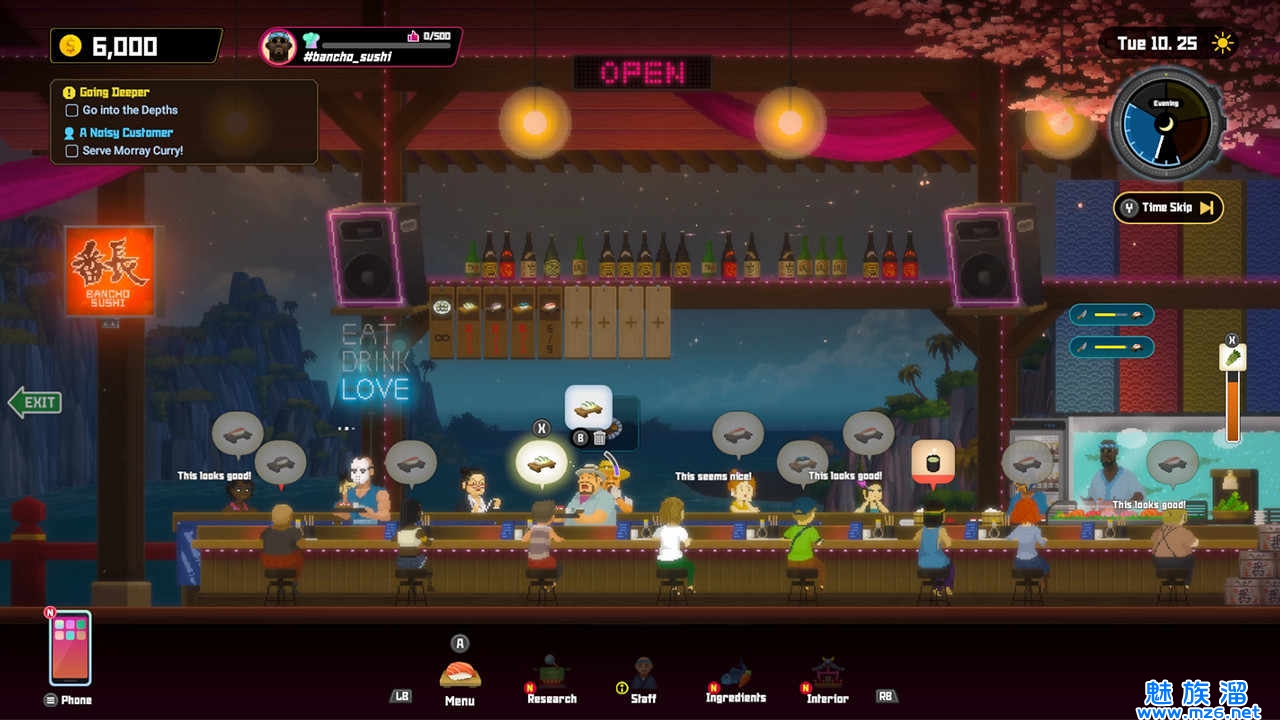The image size is (1280, 720).
Task: Select the highlighted sushi order bubble
Action: pos(541,464)
